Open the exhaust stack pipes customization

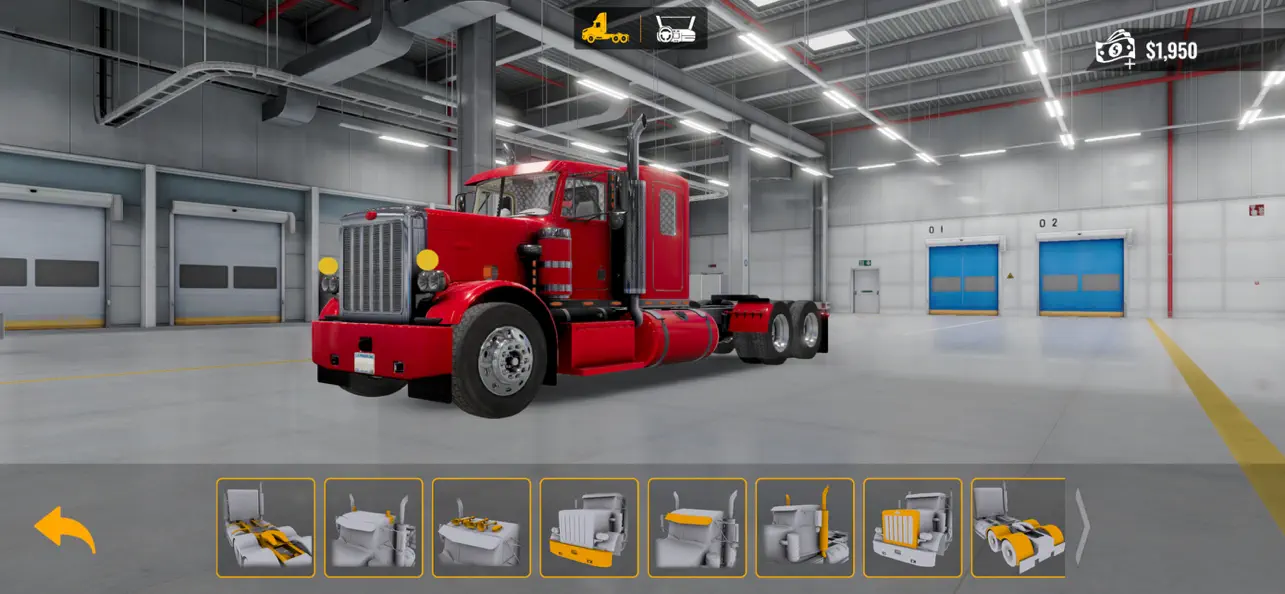point(805,528)
